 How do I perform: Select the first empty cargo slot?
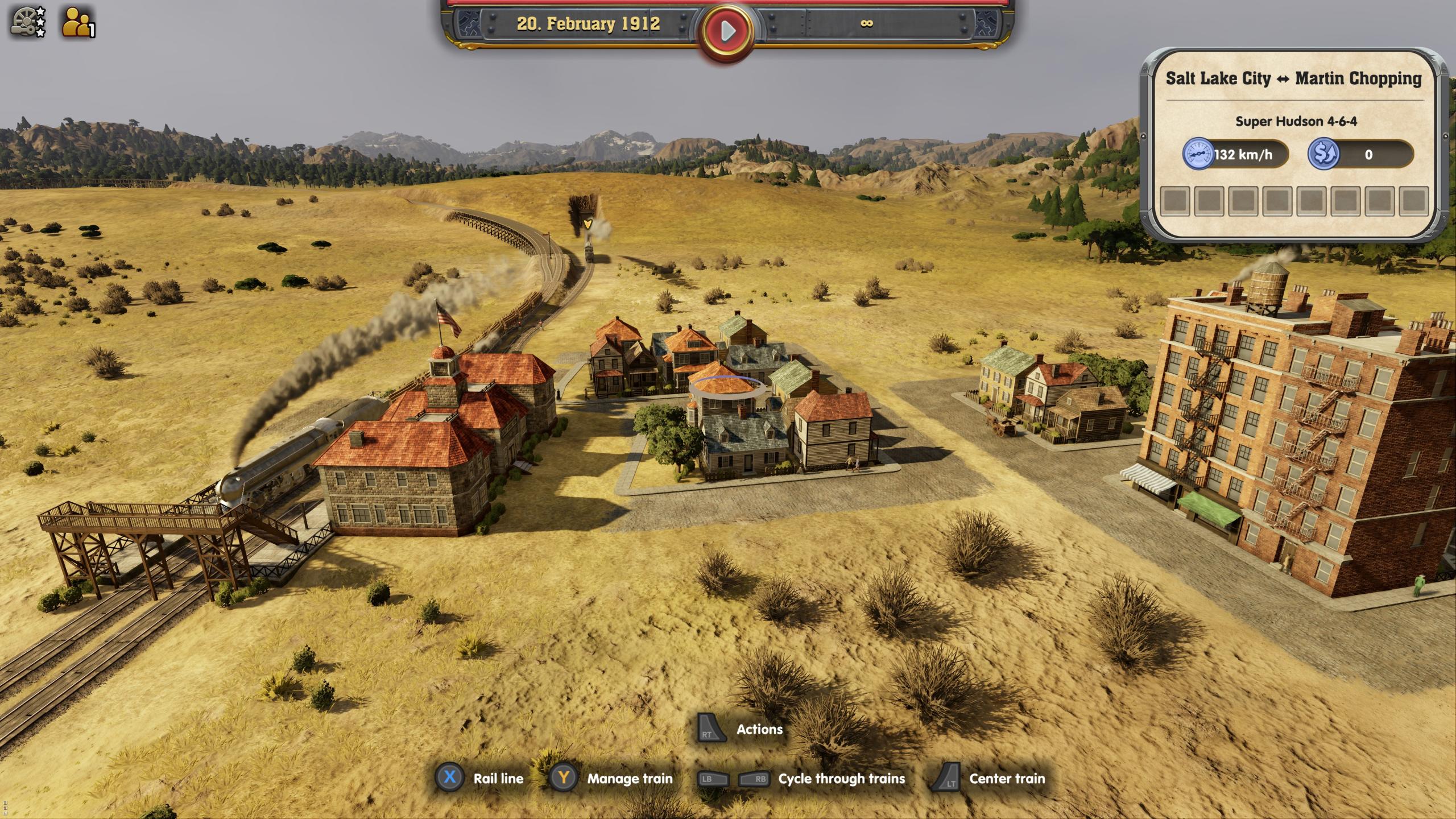1176,202
